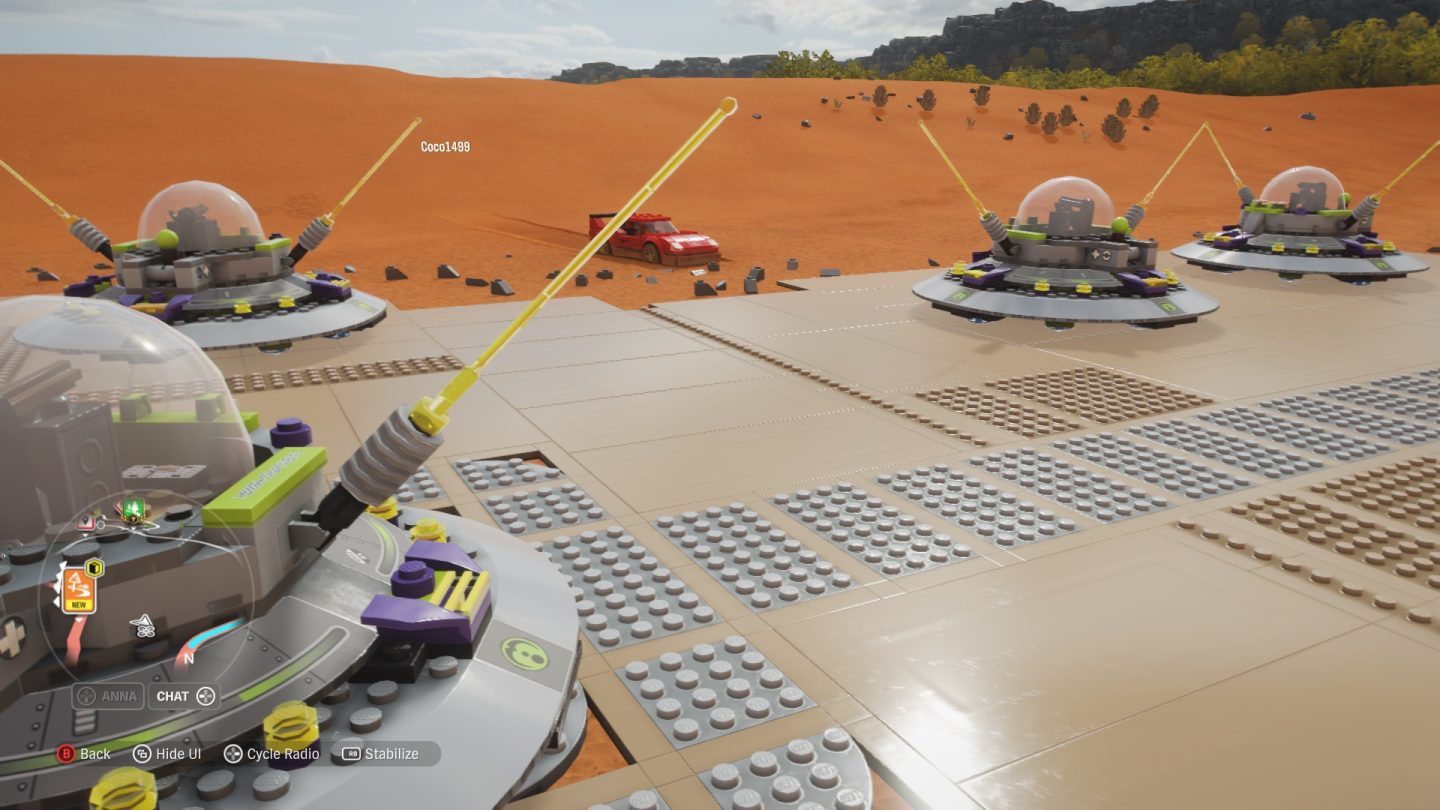Click the view-button icon beside Hide UI
Viewport: 1440px width, 810px height.
tap(142, 754)
